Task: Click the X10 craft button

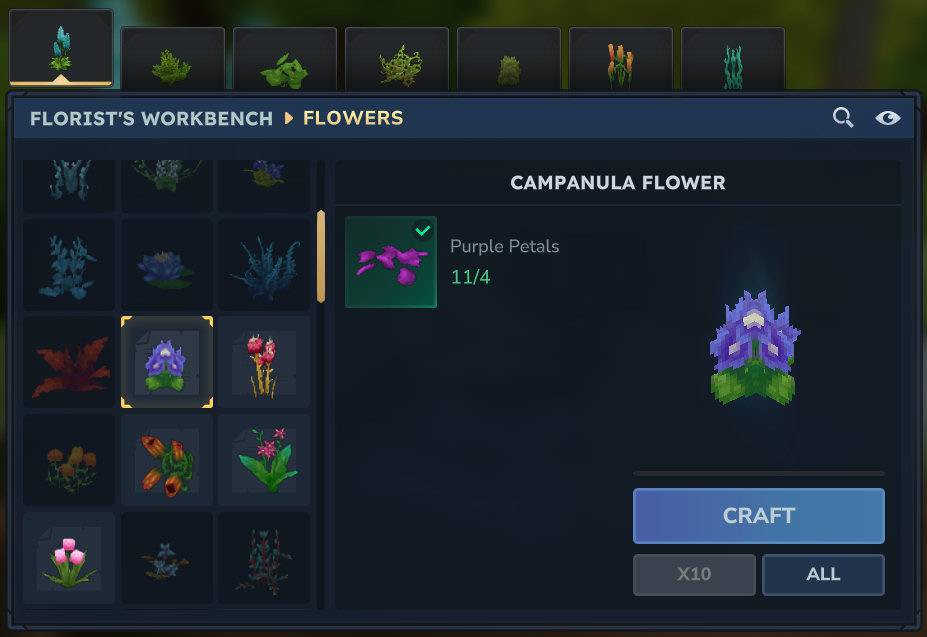Action: tap(694, 575)
